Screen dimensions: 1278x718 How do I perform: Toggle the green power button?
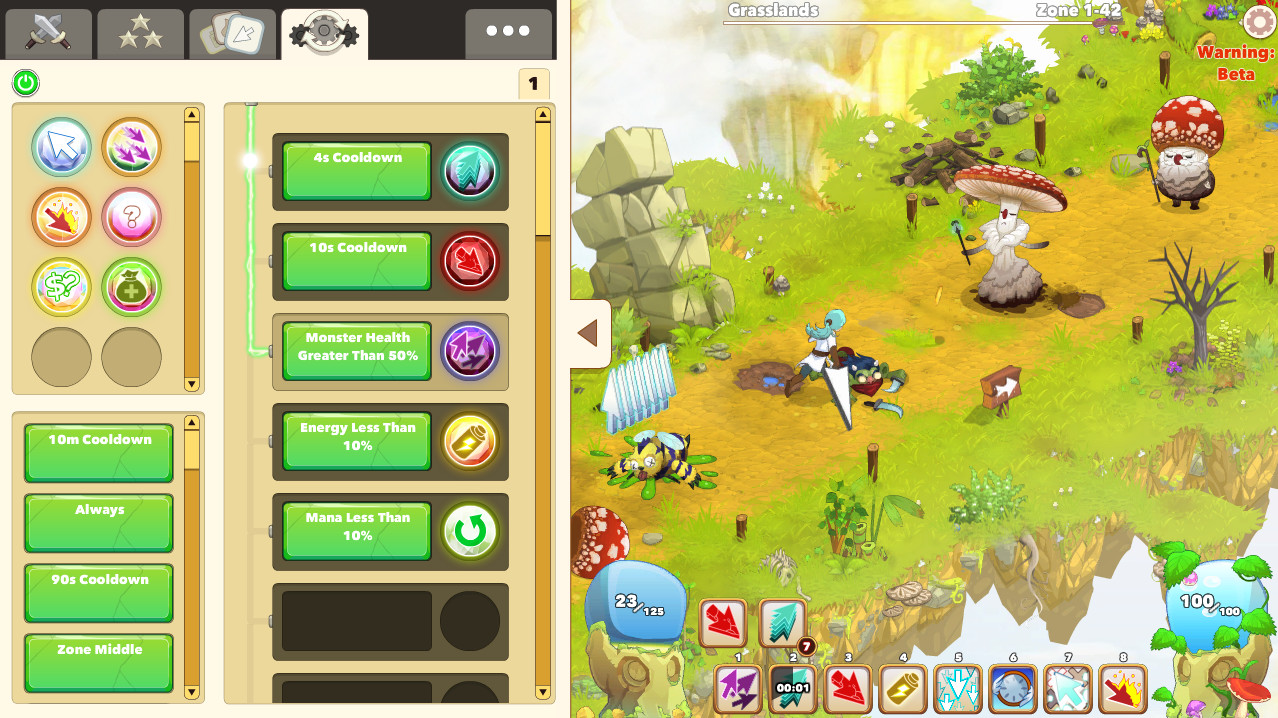coord(26,83)
